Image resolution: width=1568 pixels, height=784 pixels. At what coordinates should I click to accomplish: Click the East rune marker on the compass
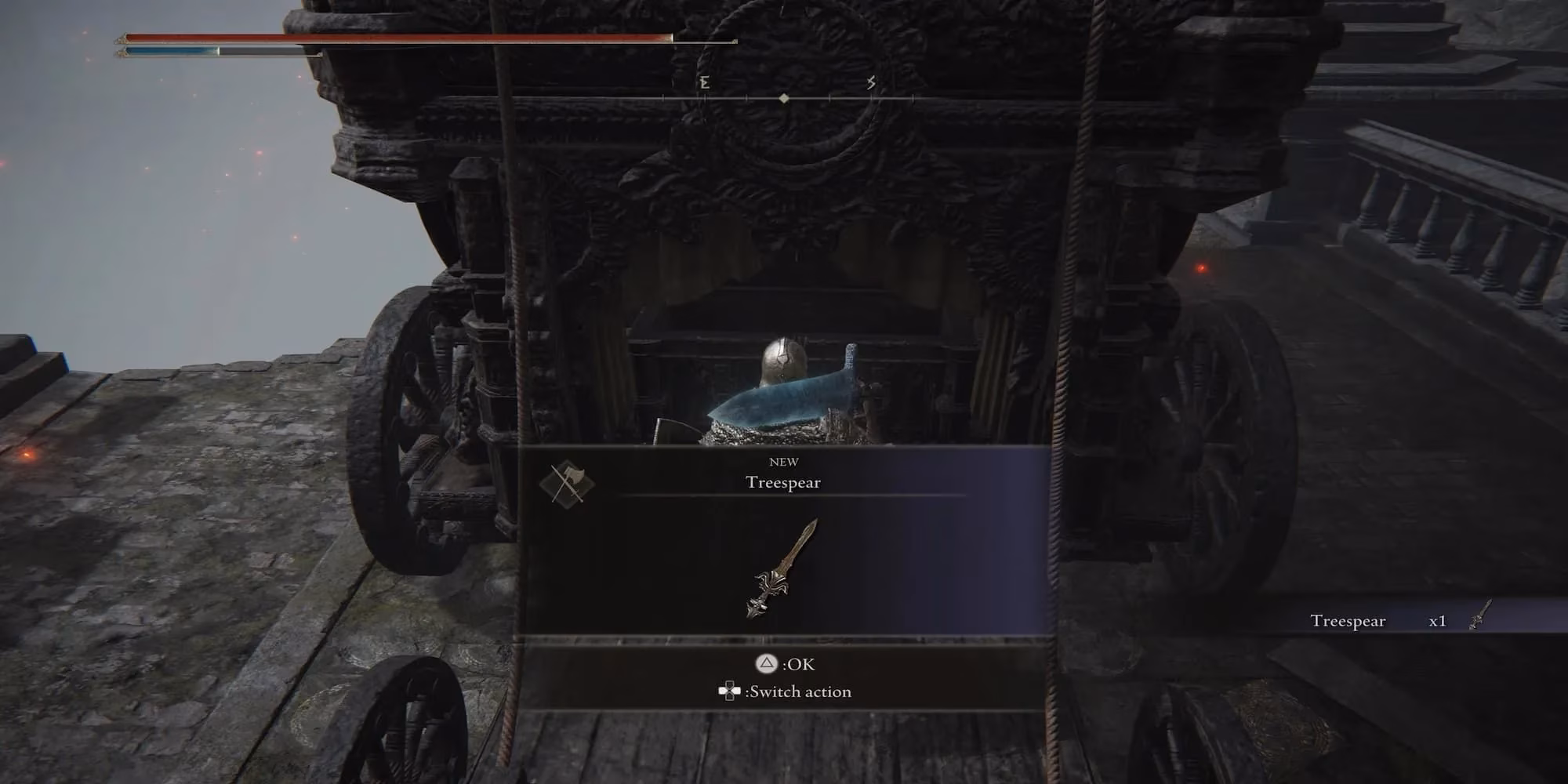click(x=704, y=82)
